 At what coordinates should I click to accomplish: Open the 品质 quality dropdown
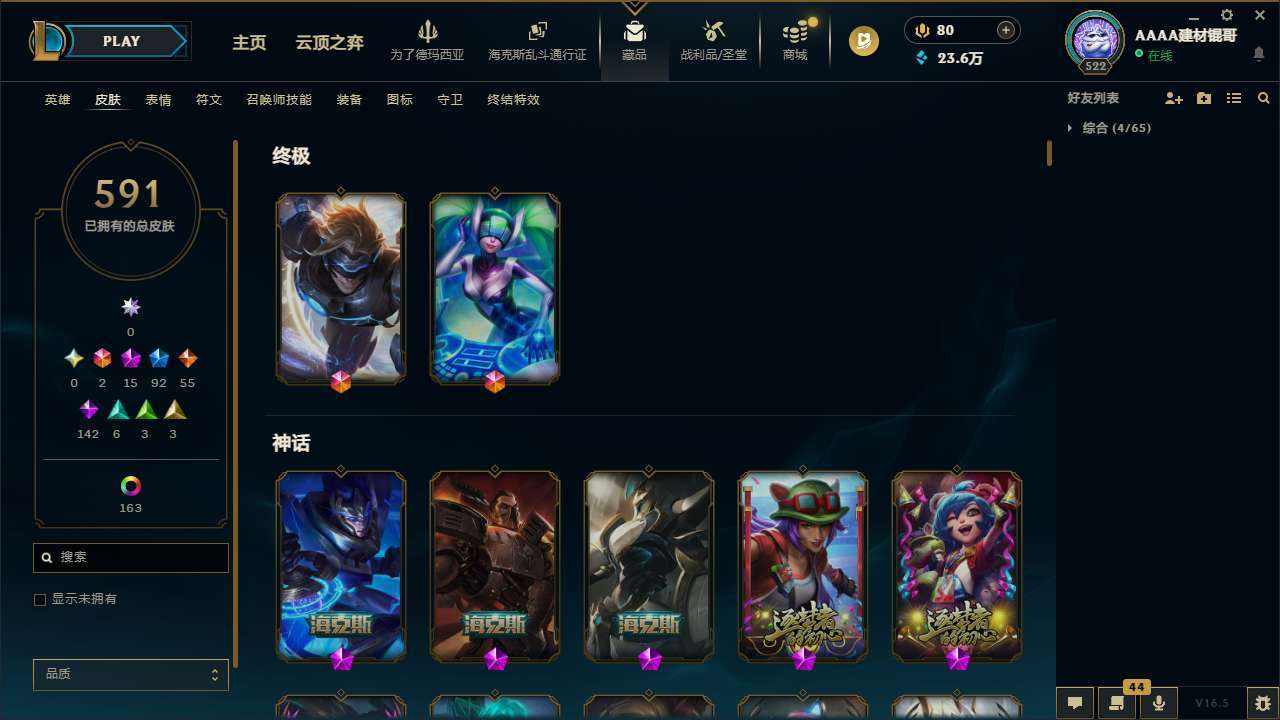[130, 674]
